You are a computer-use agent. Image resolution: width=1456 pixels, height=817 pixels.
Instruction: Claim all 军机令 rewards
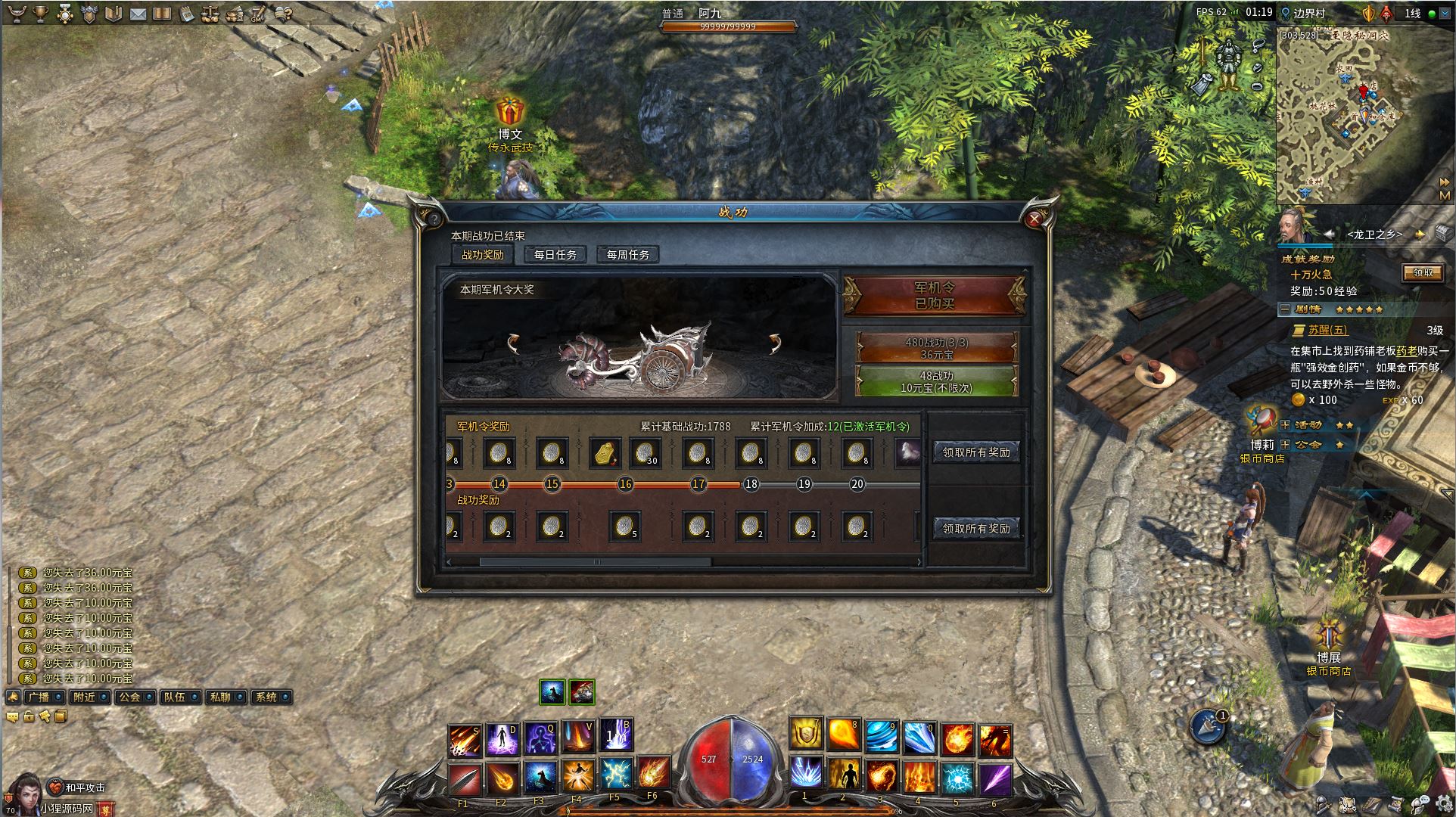[x=976, y=452]
